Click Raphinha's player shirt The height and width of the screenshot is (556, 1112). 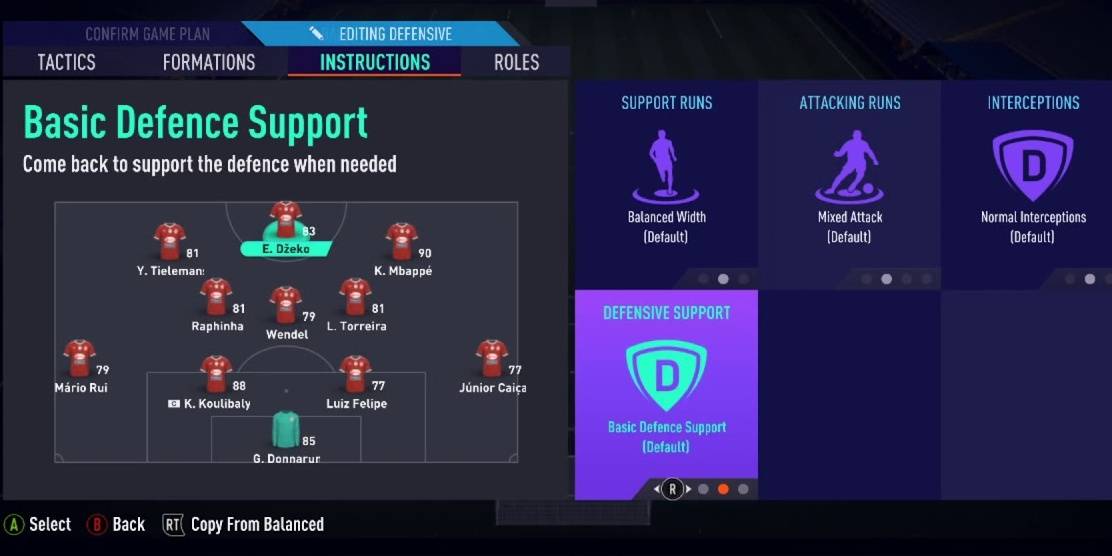(x=216, y=297)
